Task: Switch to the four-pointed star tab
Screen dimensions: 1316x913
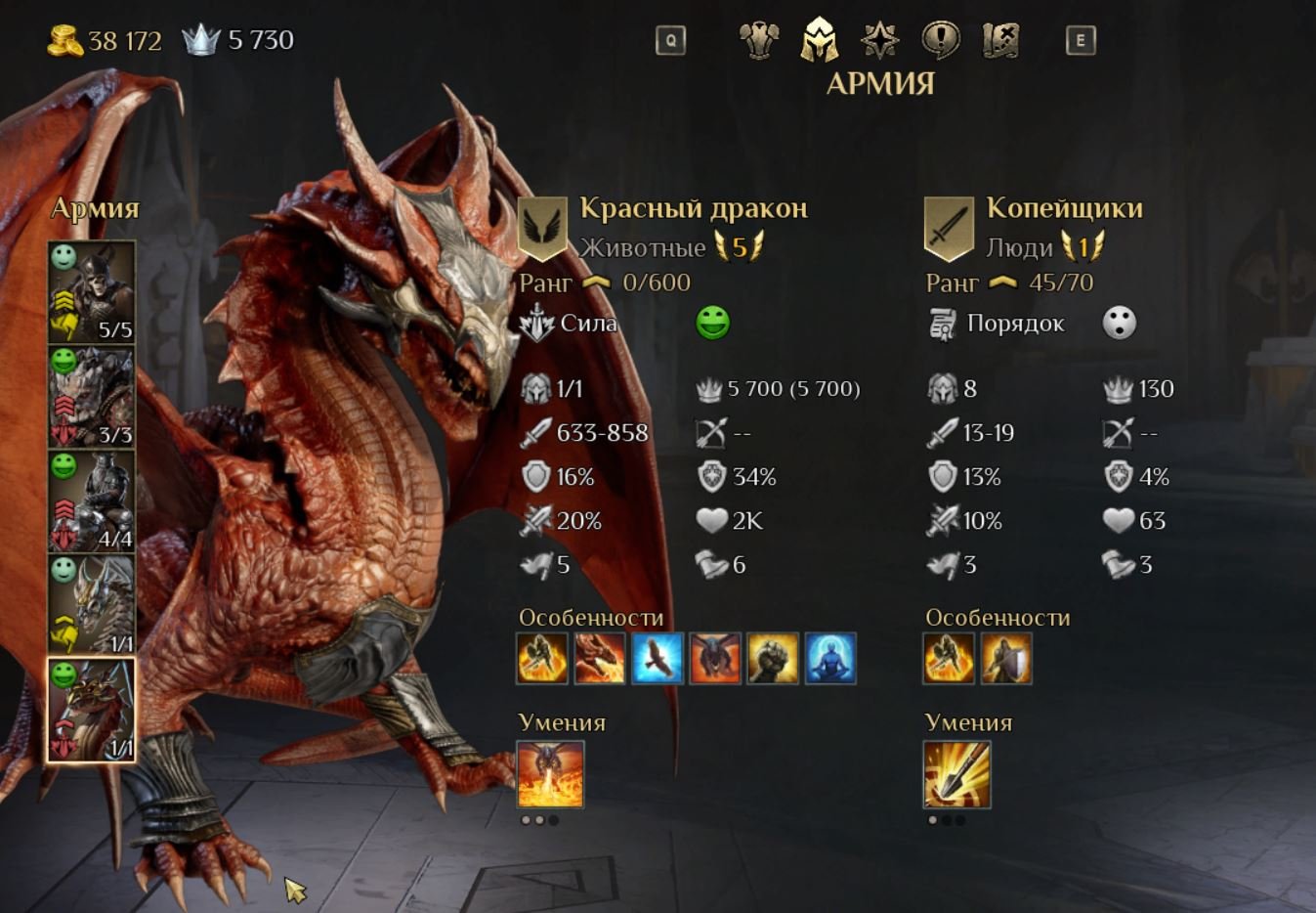Action: [x=879, y=40]
